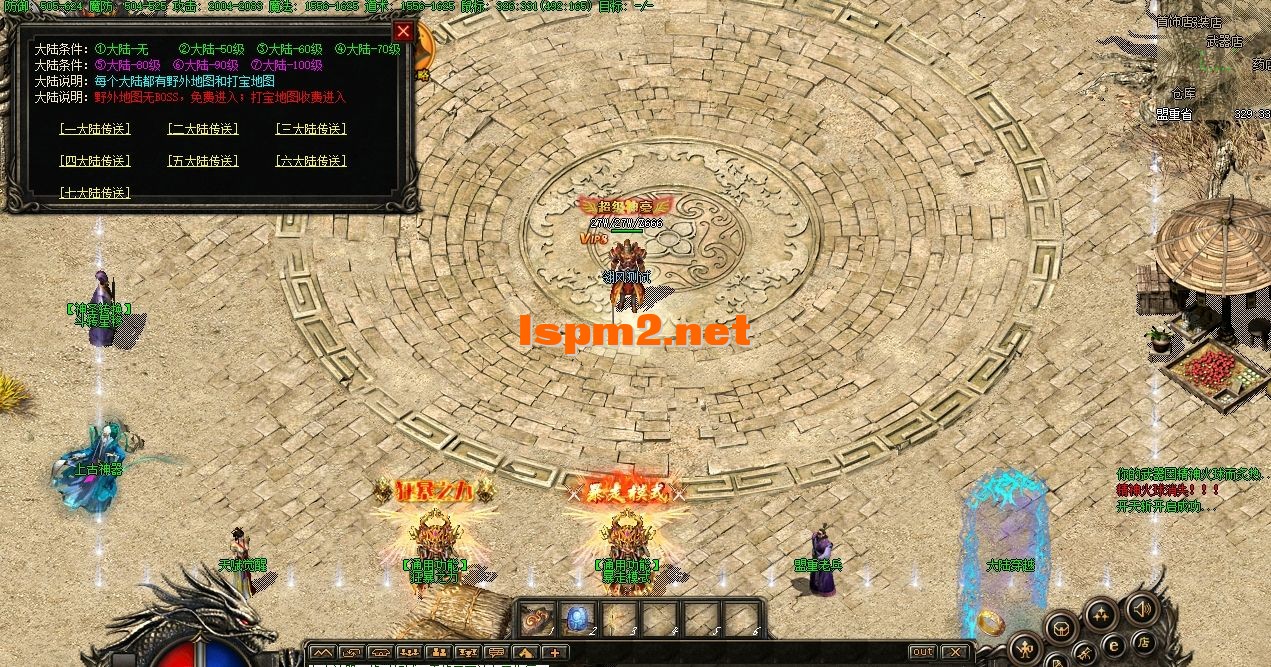Pick the 五大陆传送 teleport link

(x=203, y=161)
